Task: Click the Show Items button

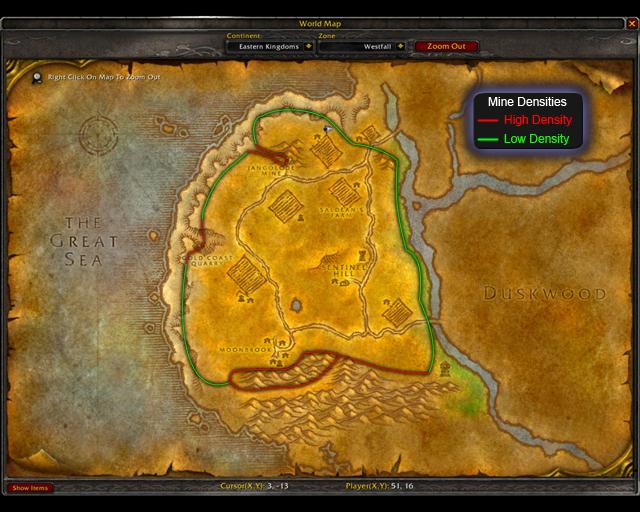Action: [30, 488]
